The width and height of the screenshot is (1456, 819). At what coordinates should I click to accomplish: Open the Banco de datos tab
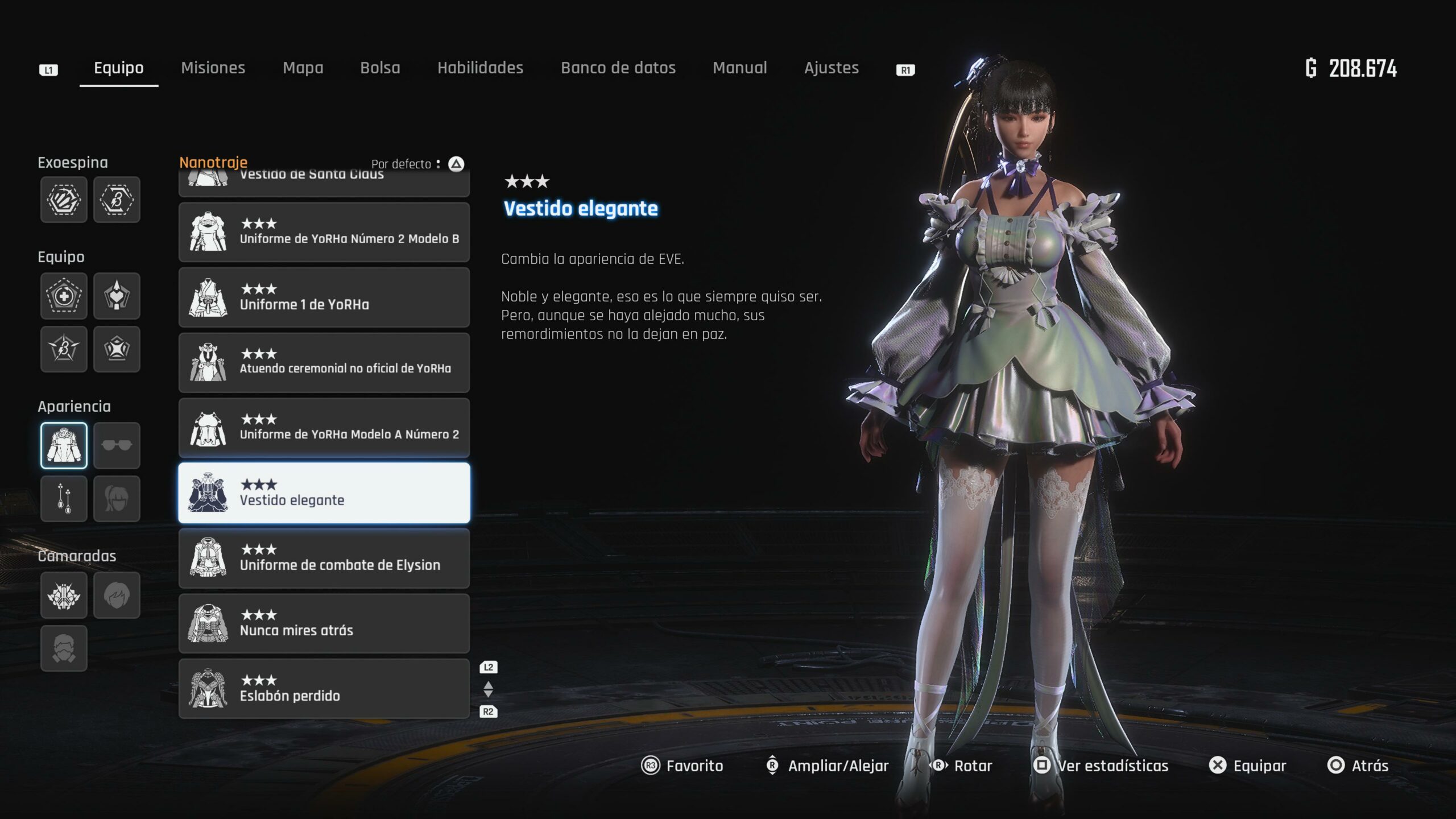618,68
